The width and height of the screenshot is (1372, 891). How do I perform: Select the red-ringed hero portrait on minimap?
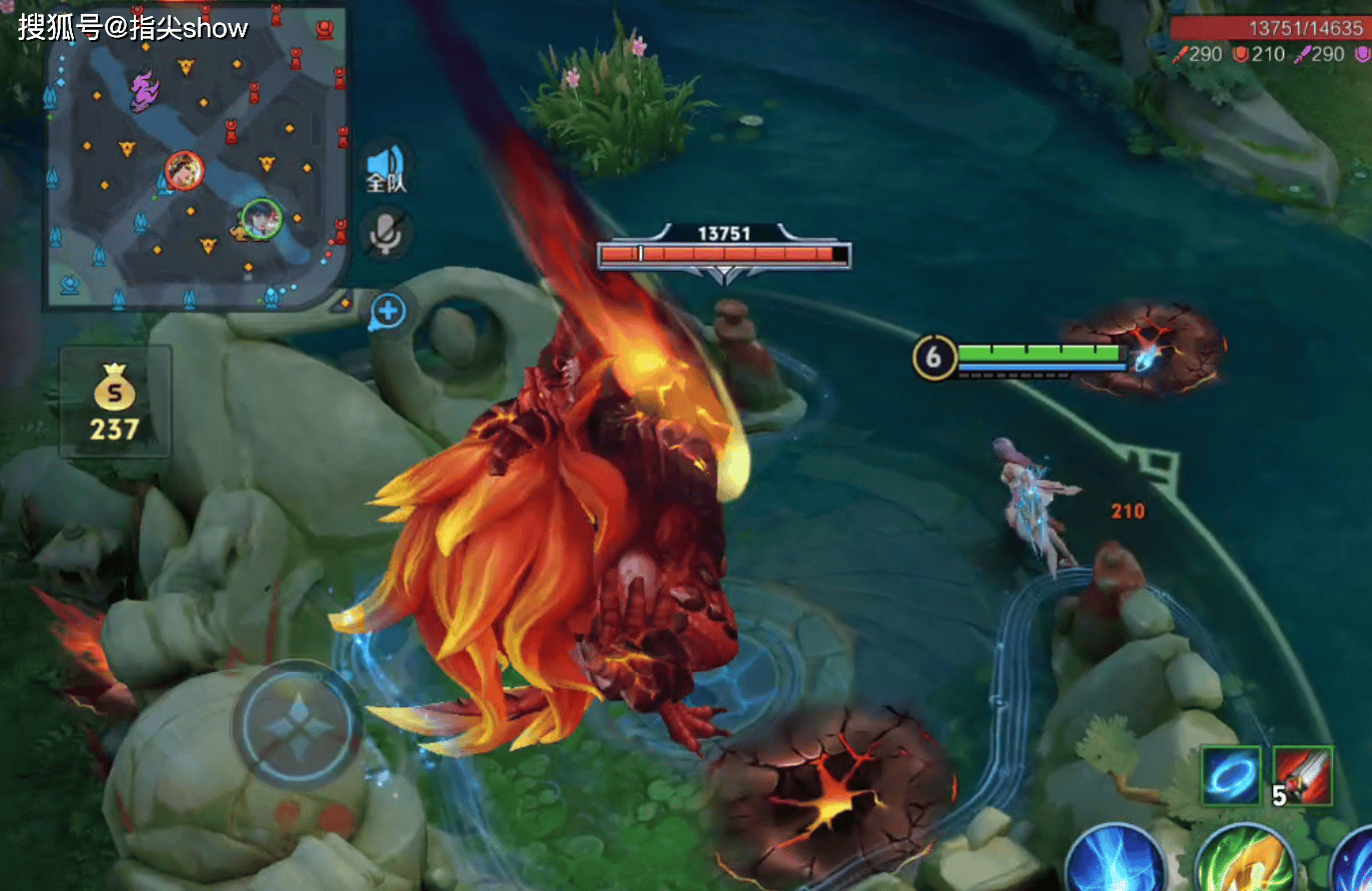pyautogui.click(x=184, y=171)
